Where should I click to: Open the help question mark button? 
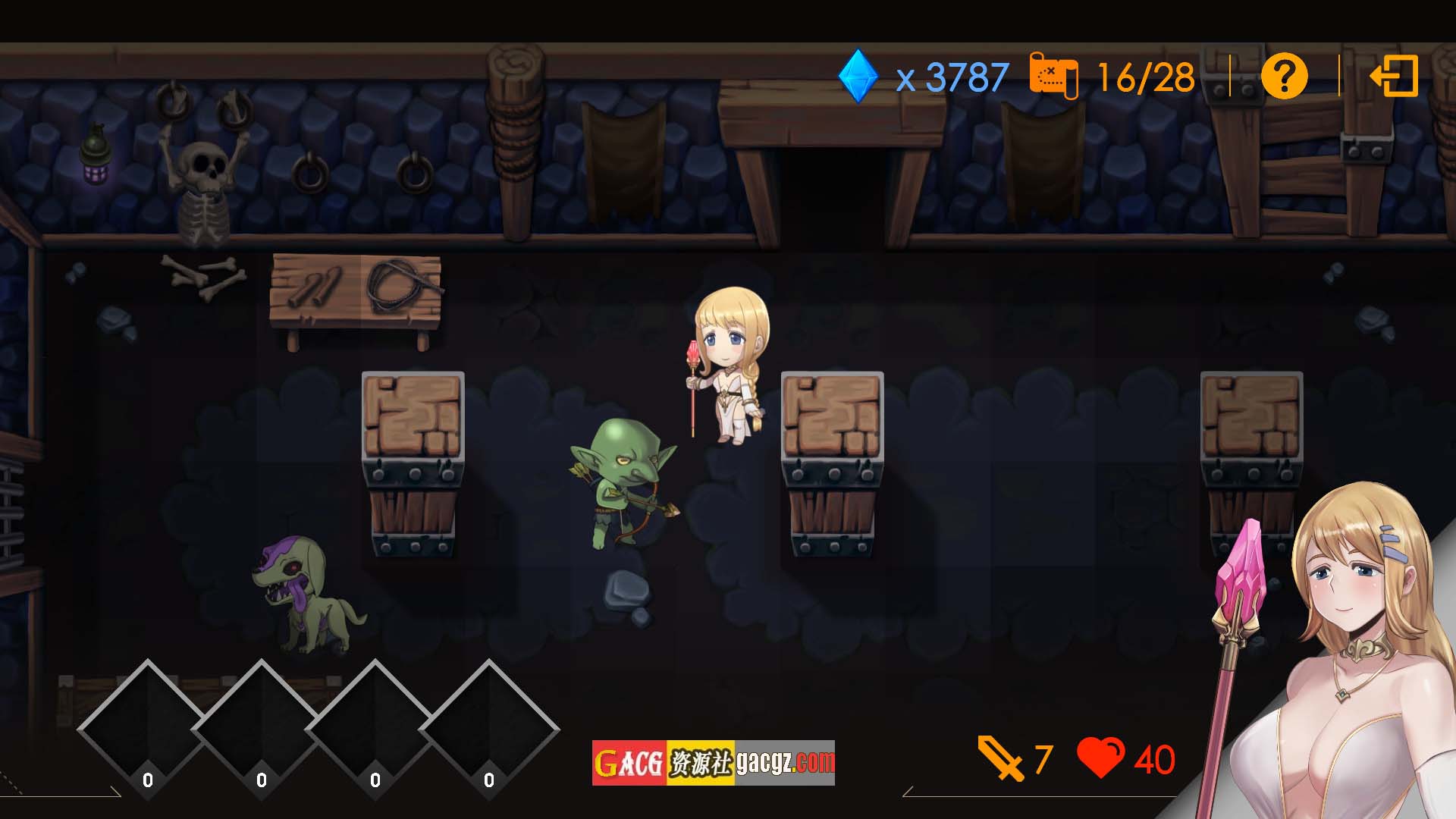click(x=1284, y=76)
